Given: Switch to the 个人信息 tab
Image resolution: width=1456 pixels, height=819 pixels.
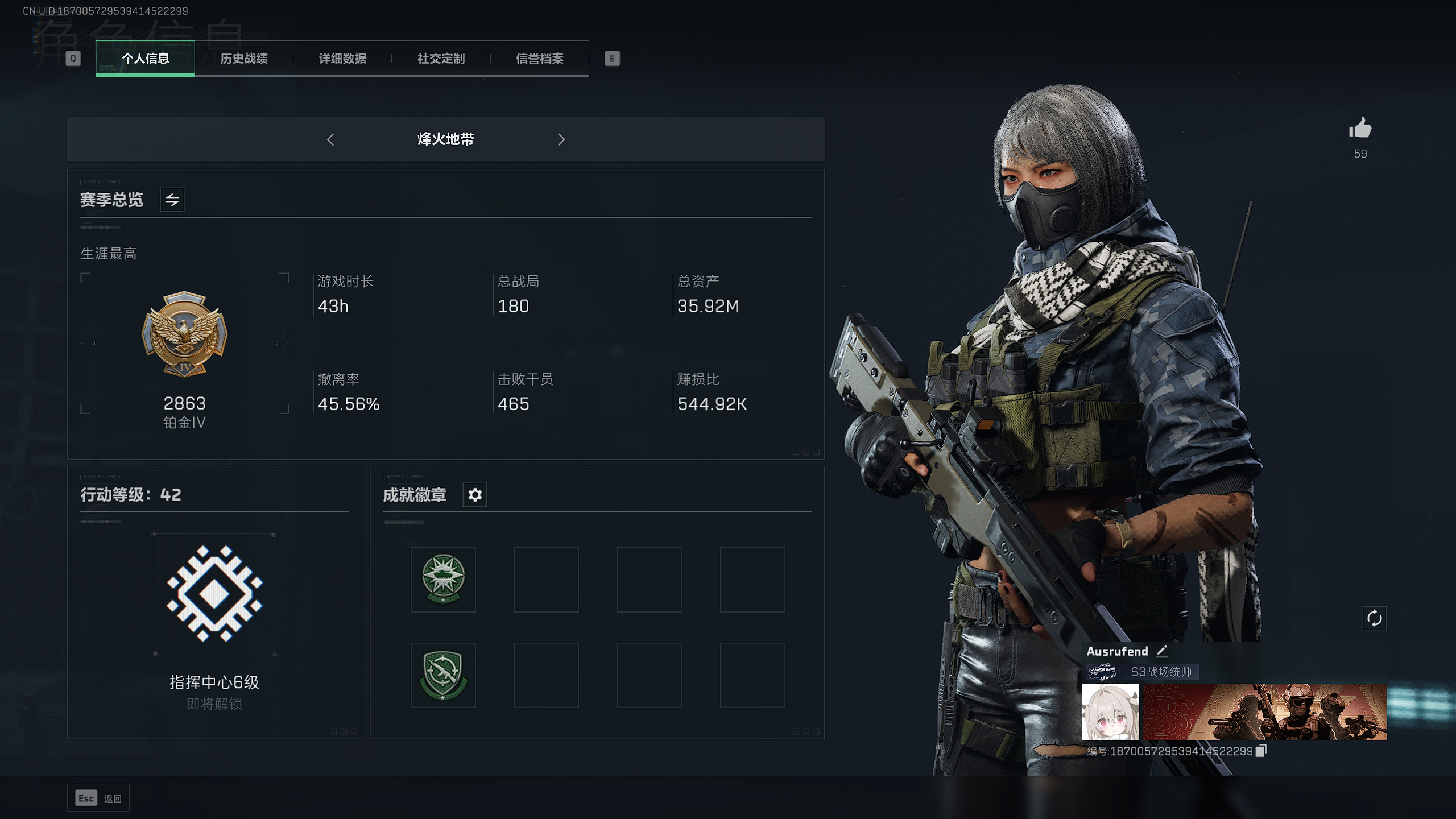Looking at the screenshot, I should [145, 59].
